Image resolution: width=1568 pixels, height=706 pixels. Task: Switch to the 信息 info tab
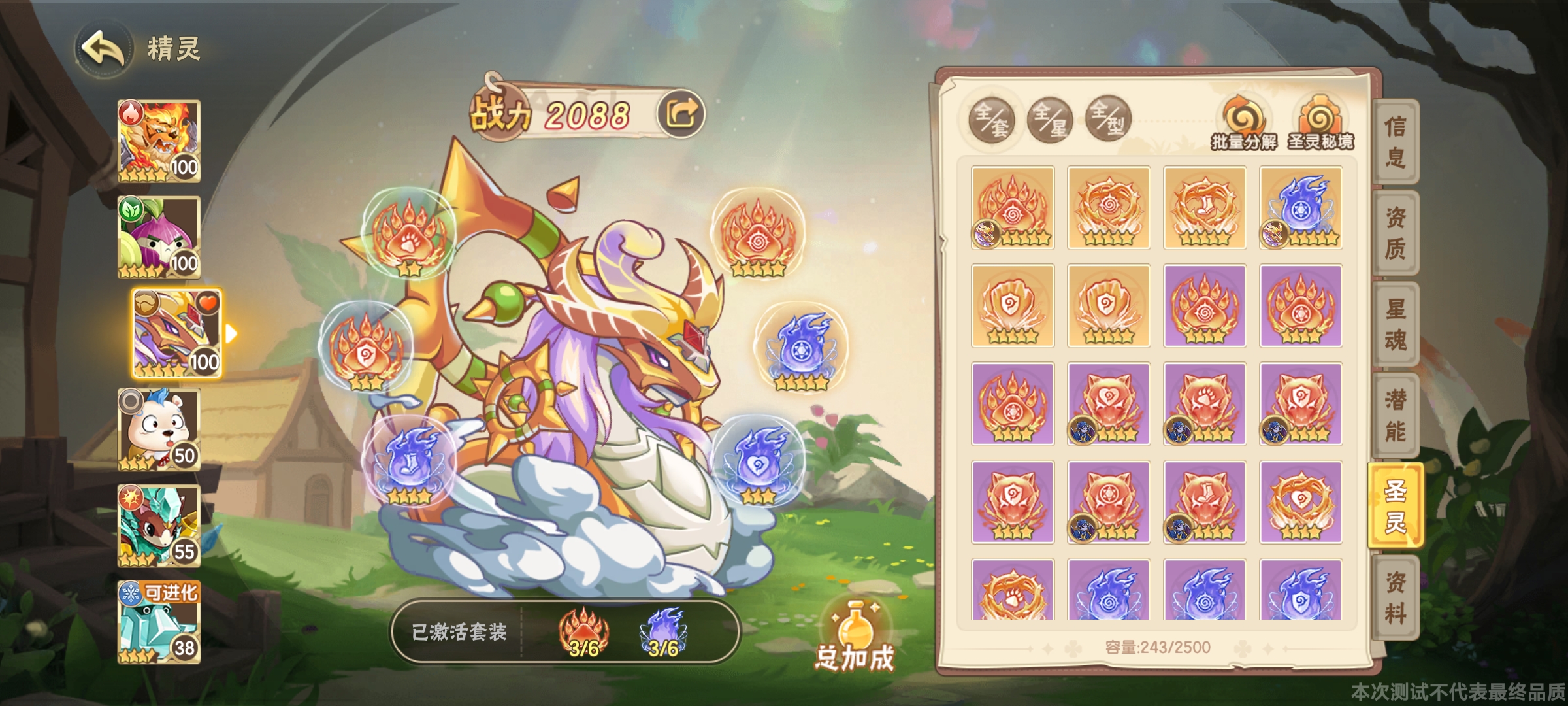1395,142
